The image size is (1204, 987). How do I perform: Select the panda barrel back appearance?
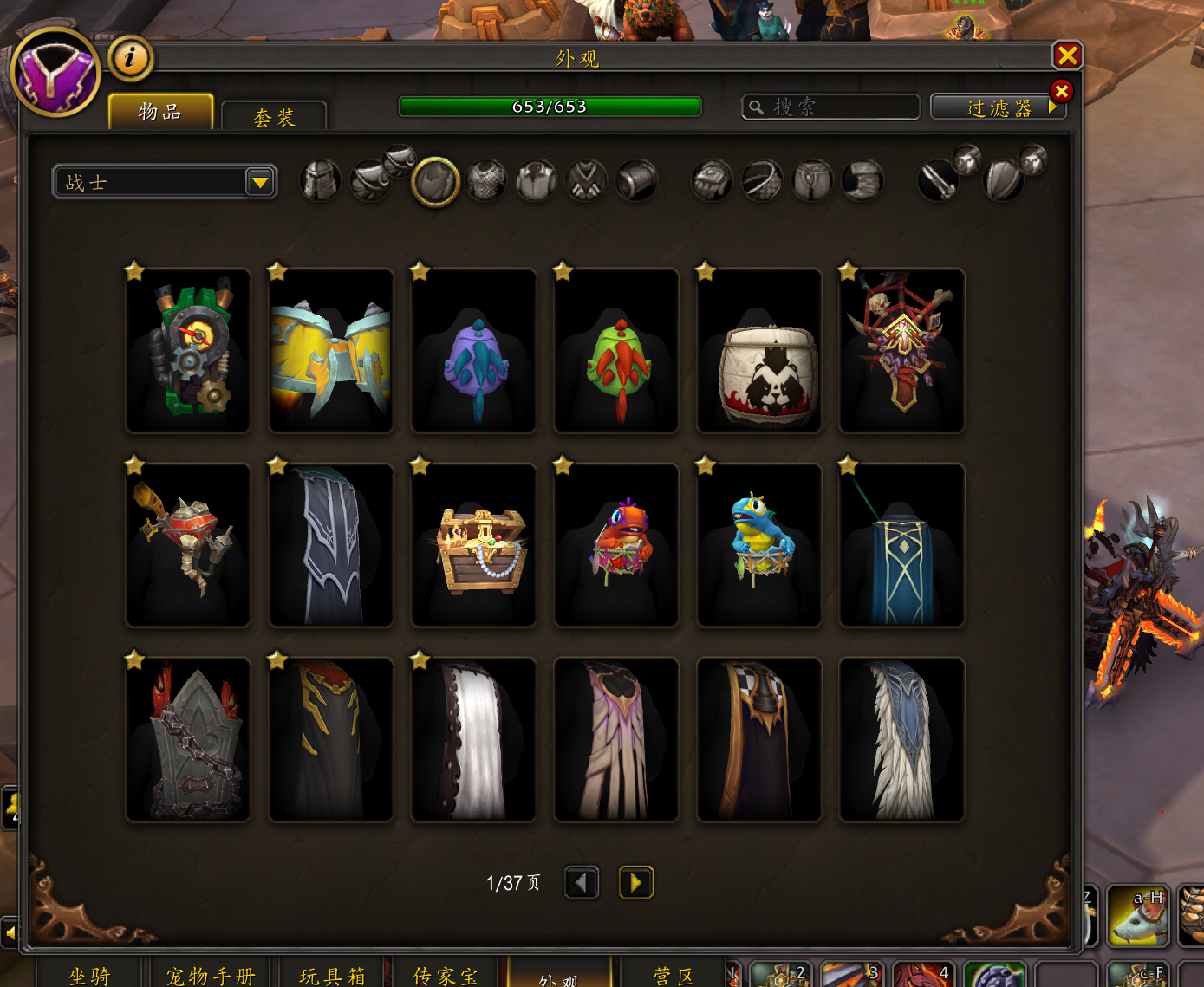click(759, 351)
